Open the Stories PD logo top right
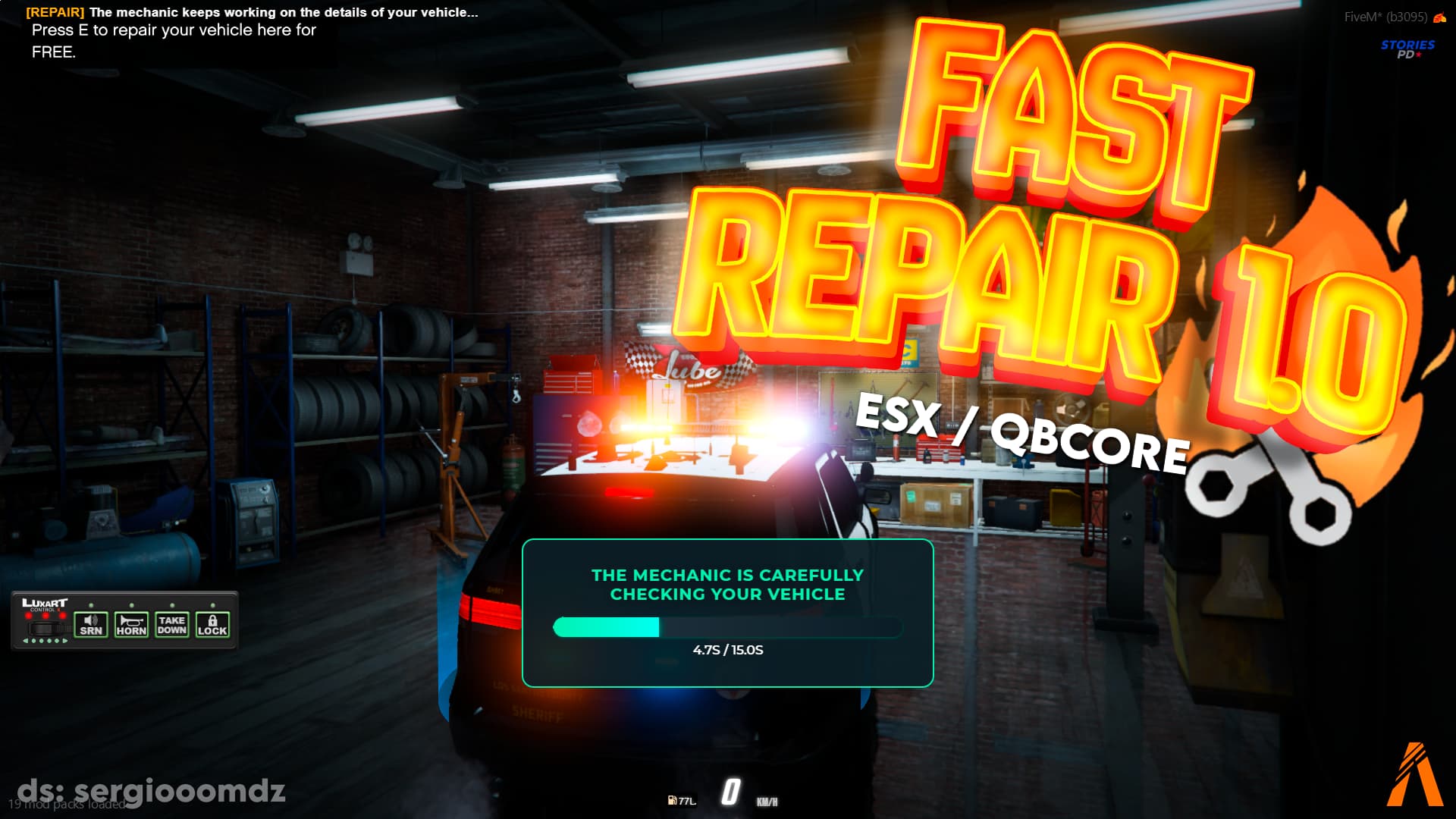 coord(1408,49)
